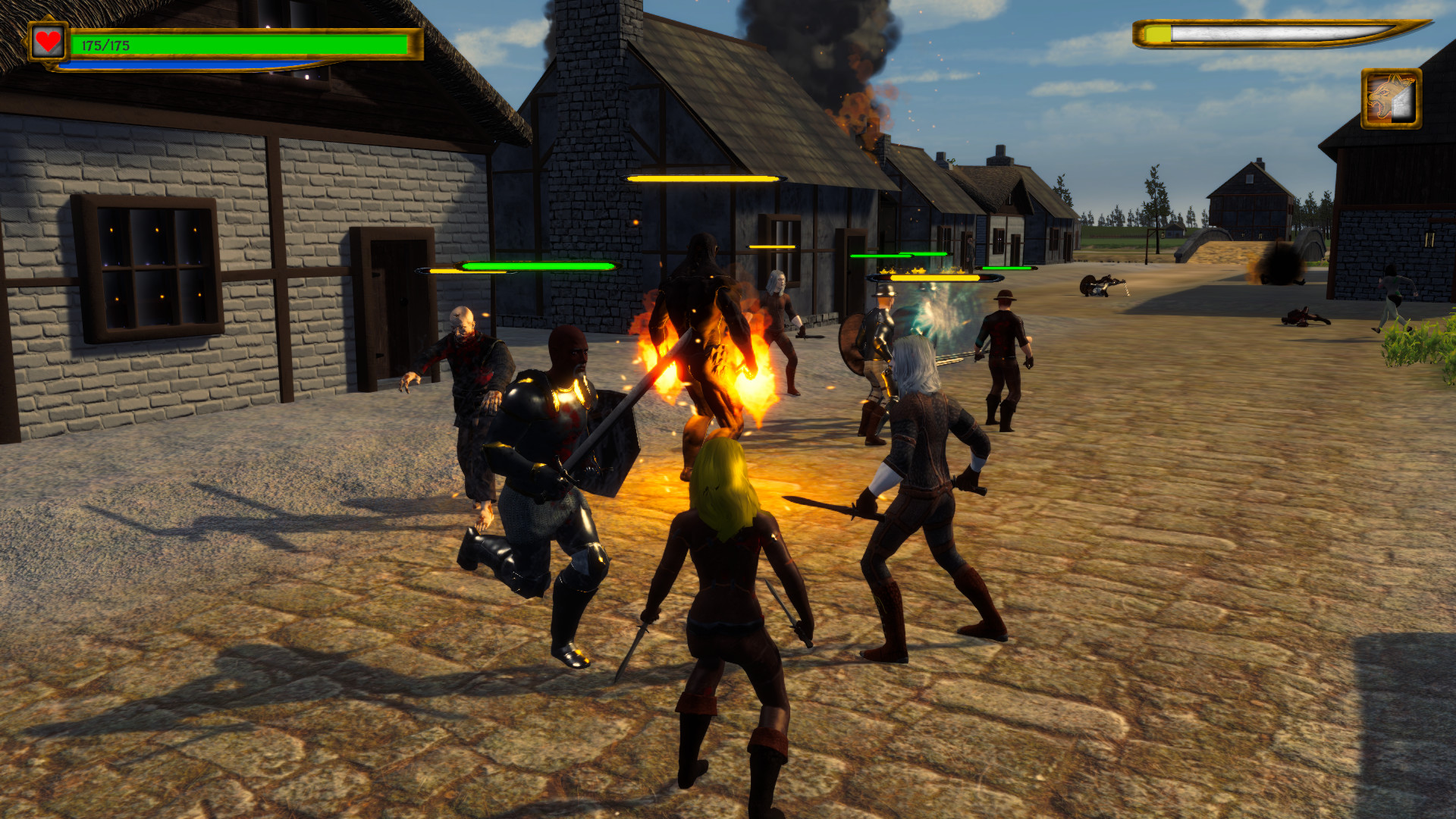Click the sword-shaped weapon durability bar frame
Viewport: 1456px width, 819px height.
tap(1289, 33)
